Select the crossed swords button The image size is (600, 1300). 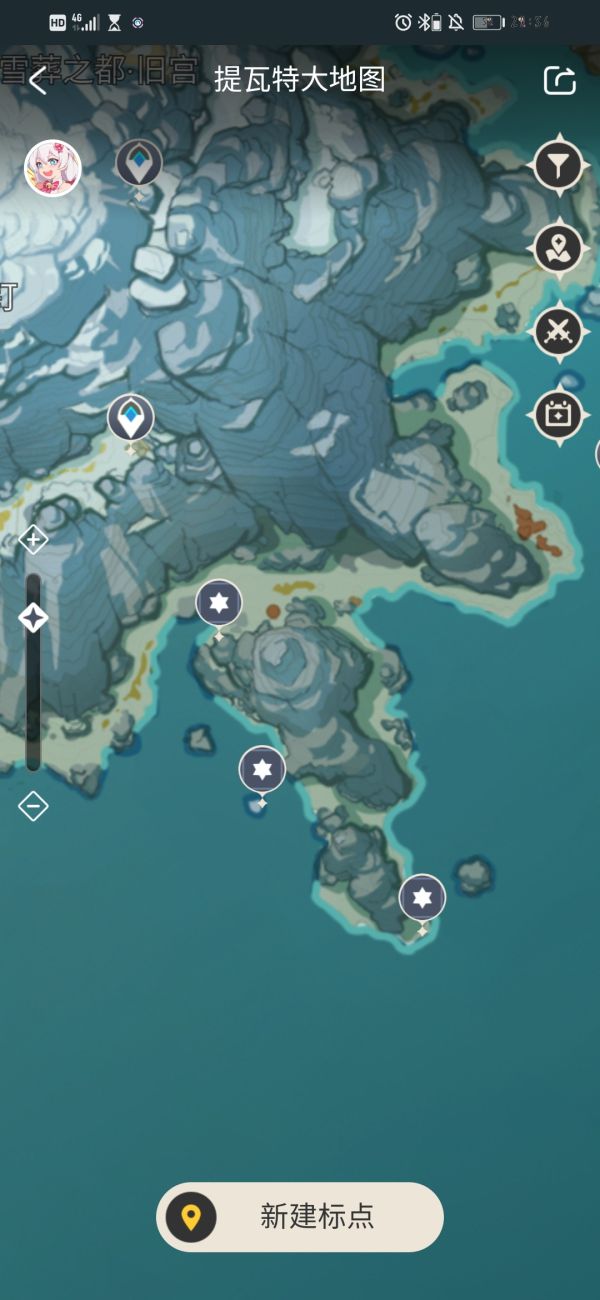(x=558, y=331)
